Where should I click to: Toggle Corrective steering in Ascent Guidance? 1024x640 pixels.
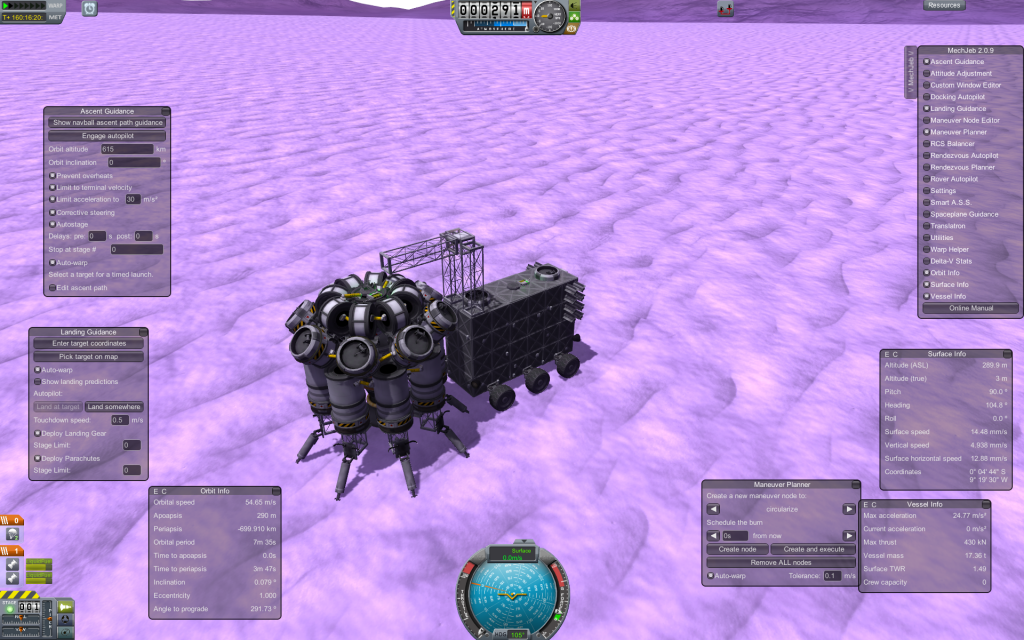(52, 212)
